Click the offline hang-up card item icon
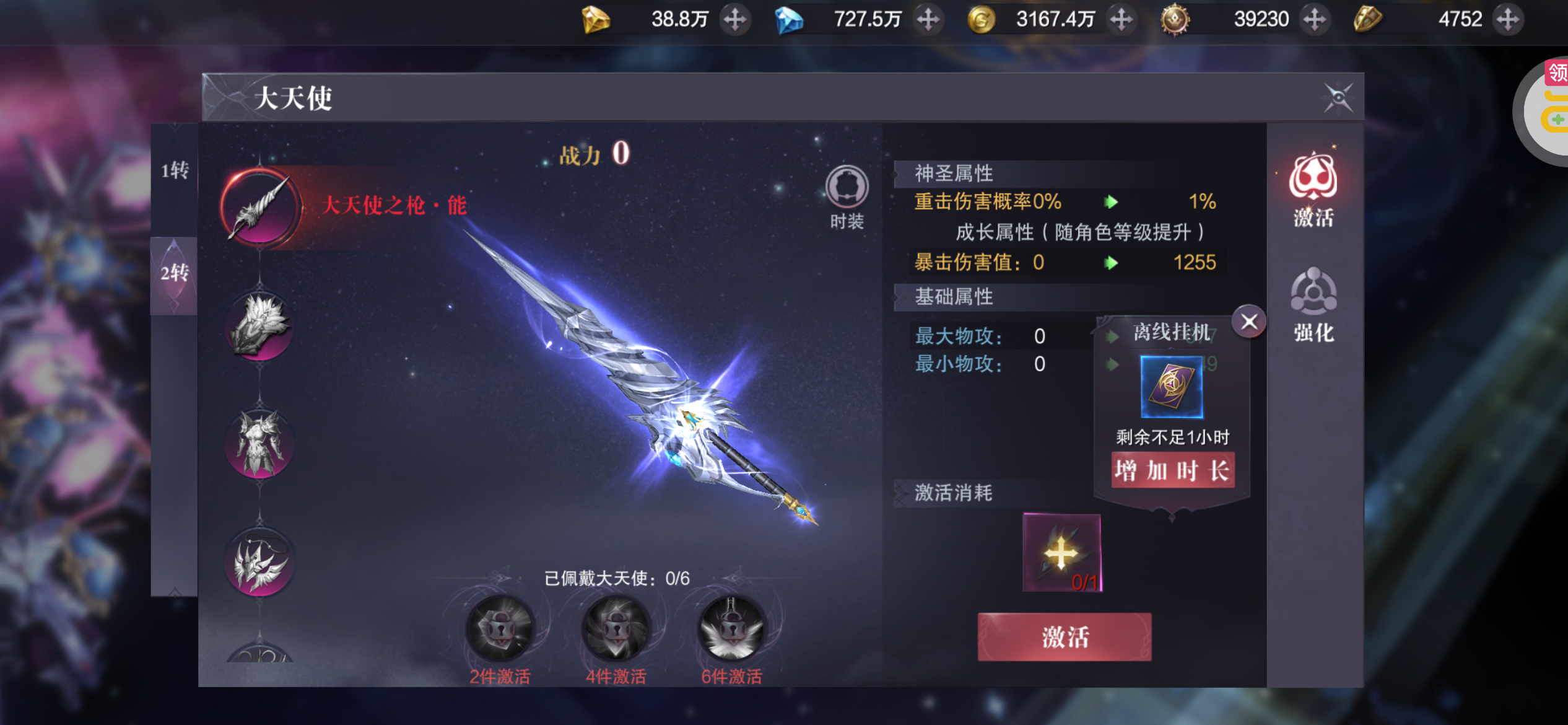 pos(1172,387)
